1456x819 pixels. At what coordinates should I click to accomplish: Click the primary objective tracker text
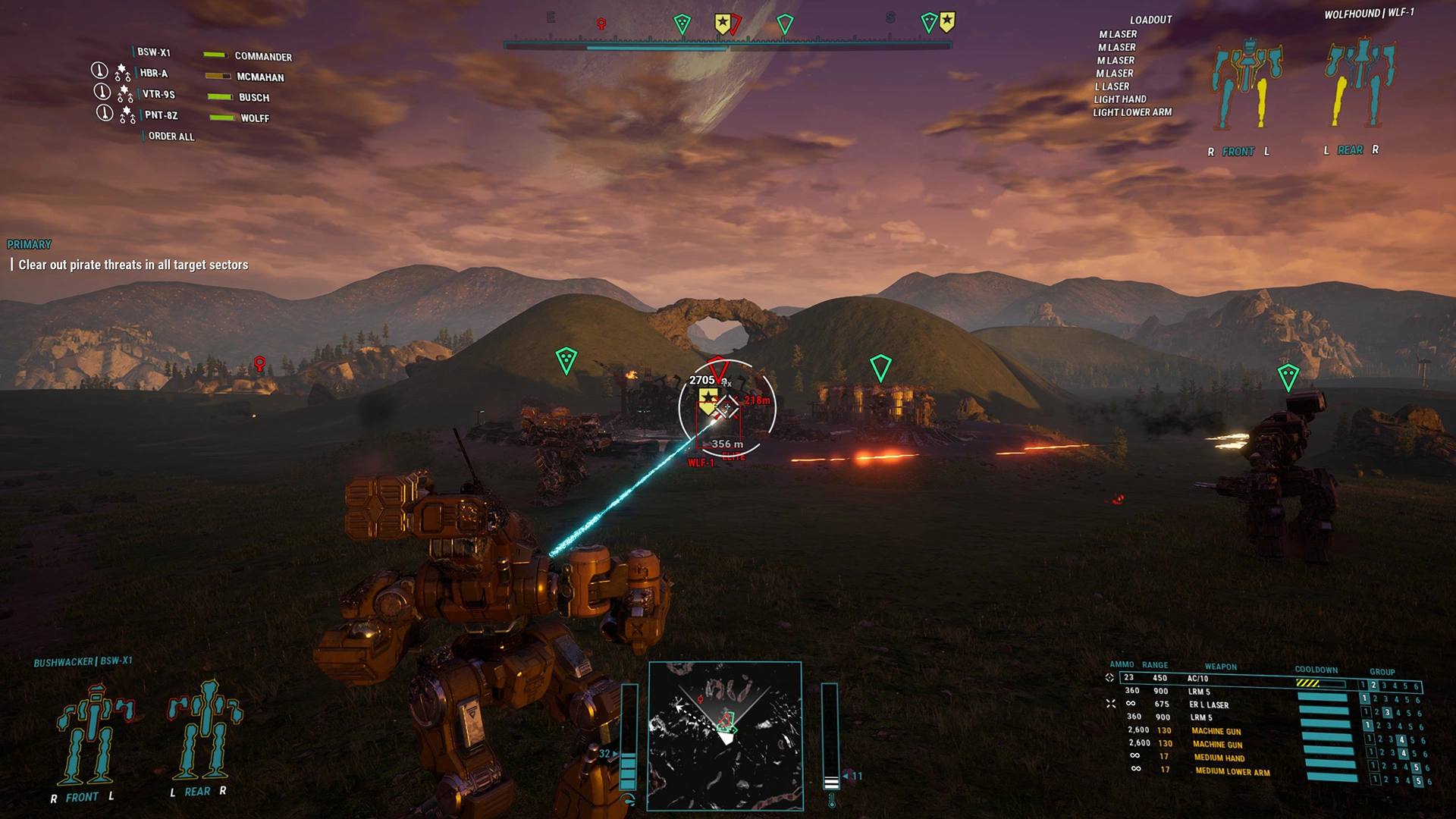coord(133,265)
